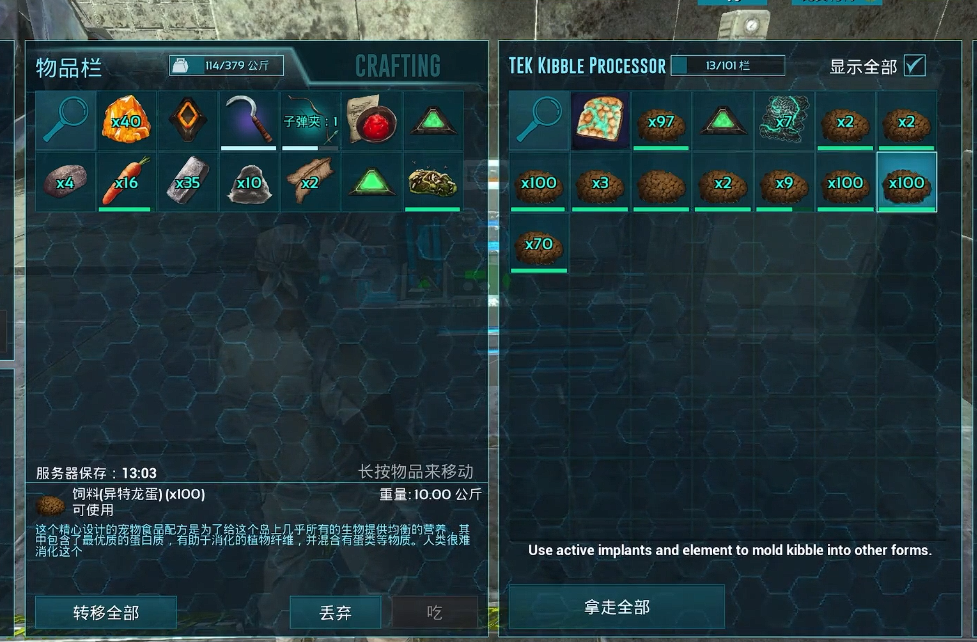Select the stone stack of 4

(x=65, y=182)
